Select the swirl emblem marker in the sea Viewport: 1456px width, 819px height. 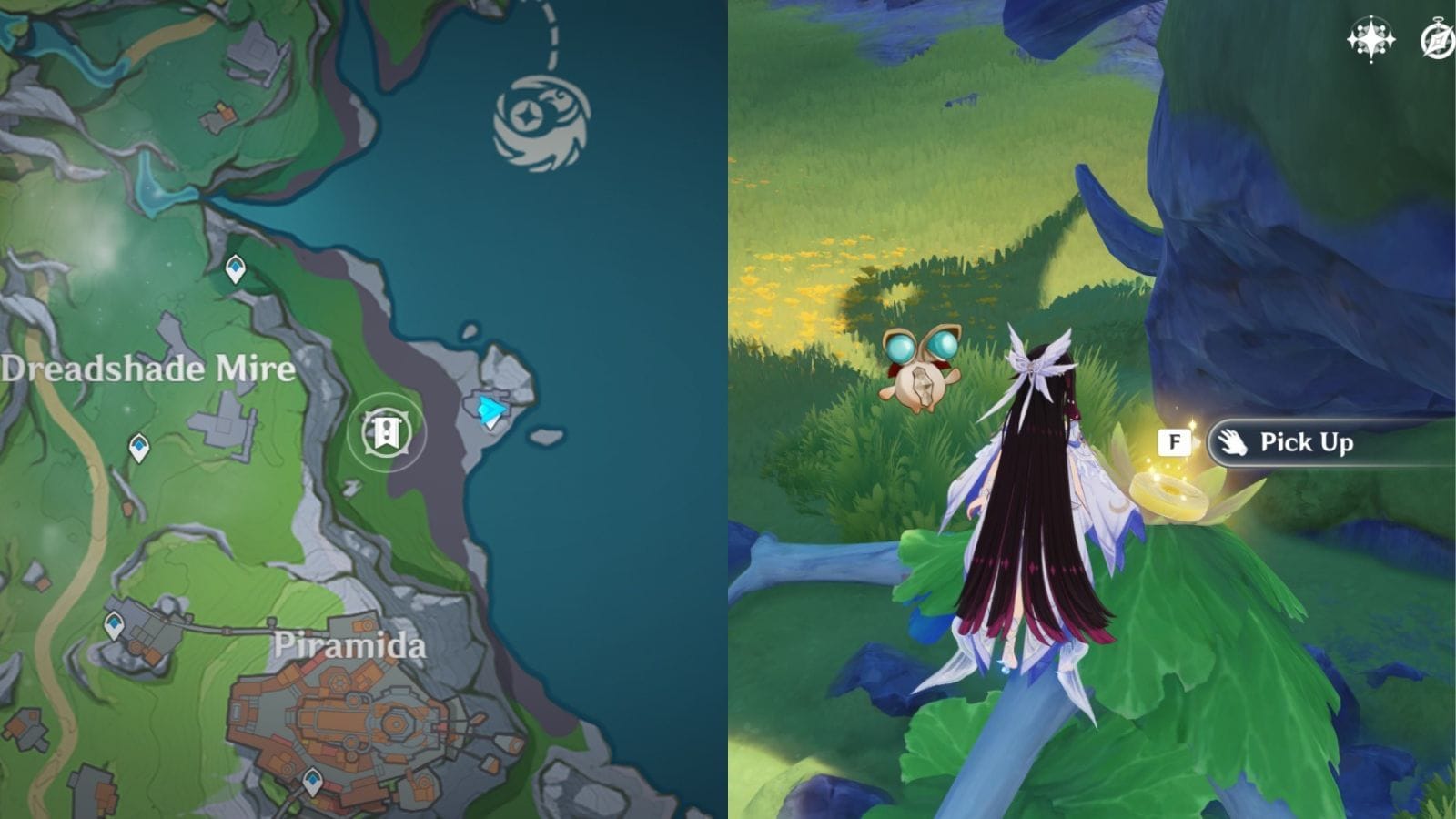[541, 124]
